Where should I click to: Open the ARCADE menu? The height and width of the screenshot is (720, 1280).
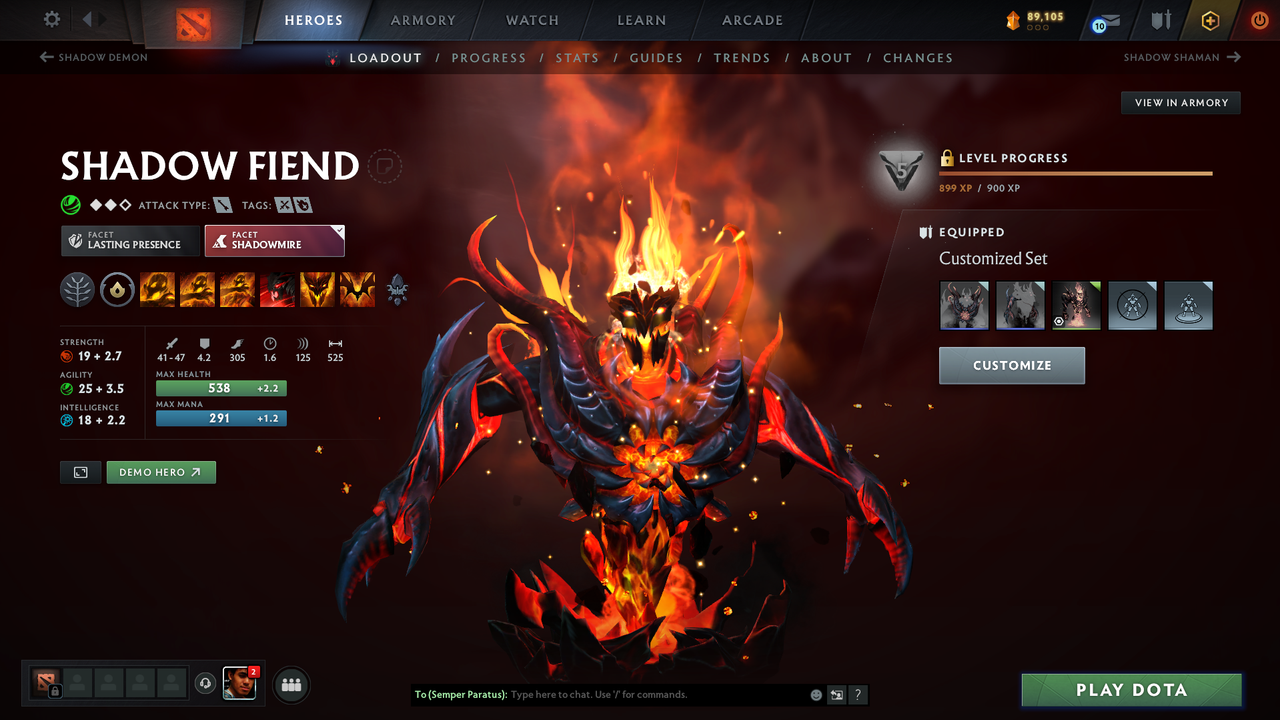coord(751,20)
